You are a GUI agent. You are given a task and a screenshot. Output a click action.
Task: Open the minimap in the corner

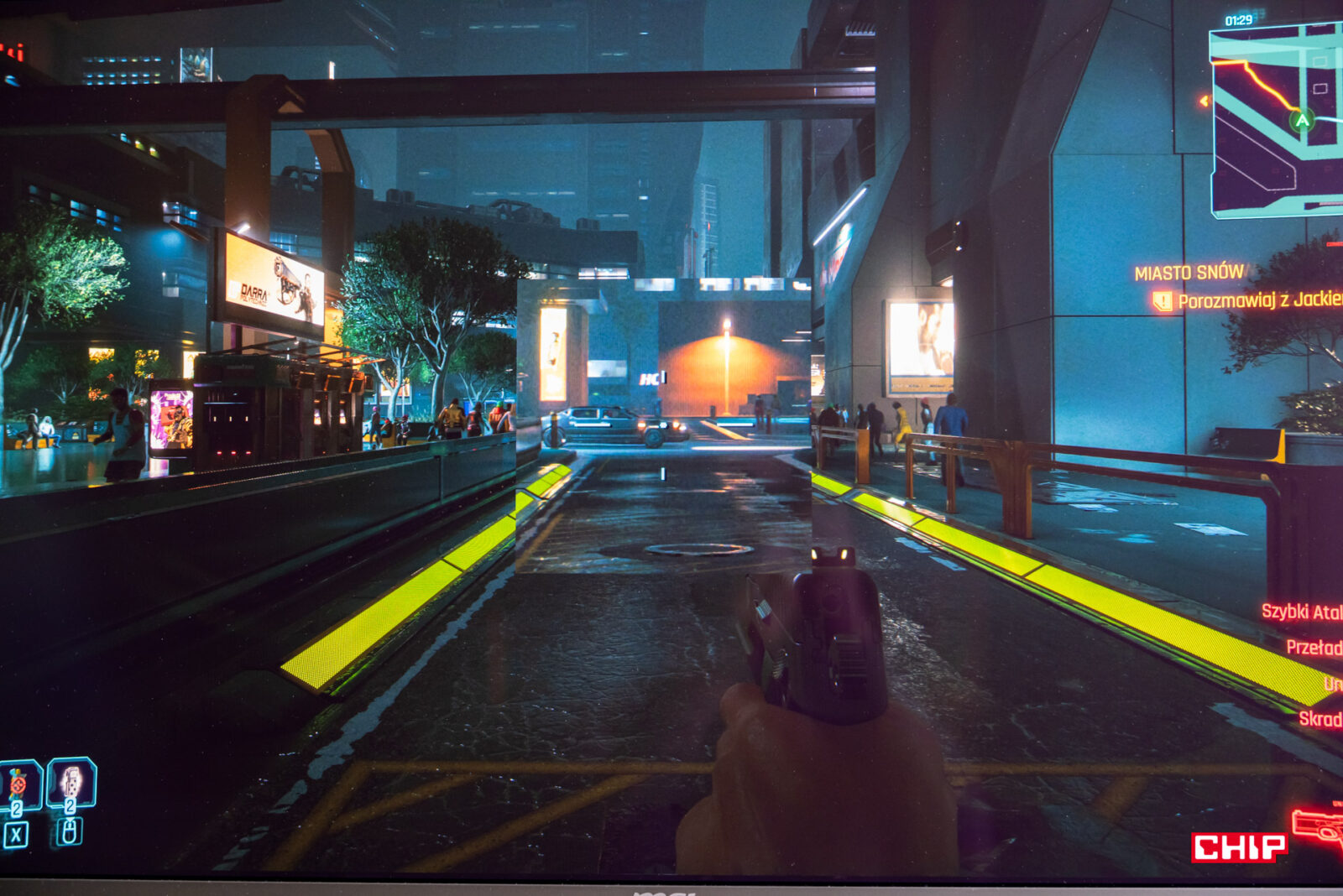[x=1276, y=122]
